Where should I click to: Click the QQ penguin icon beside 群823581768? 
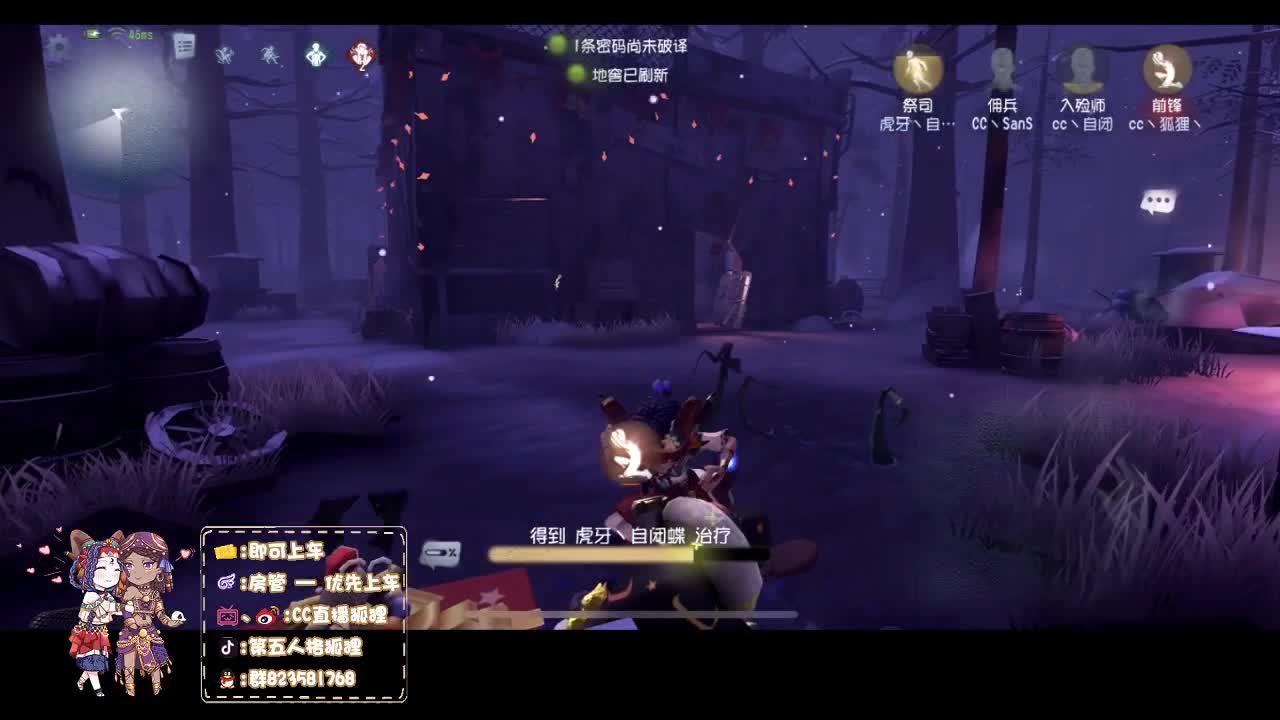[229, 678]
